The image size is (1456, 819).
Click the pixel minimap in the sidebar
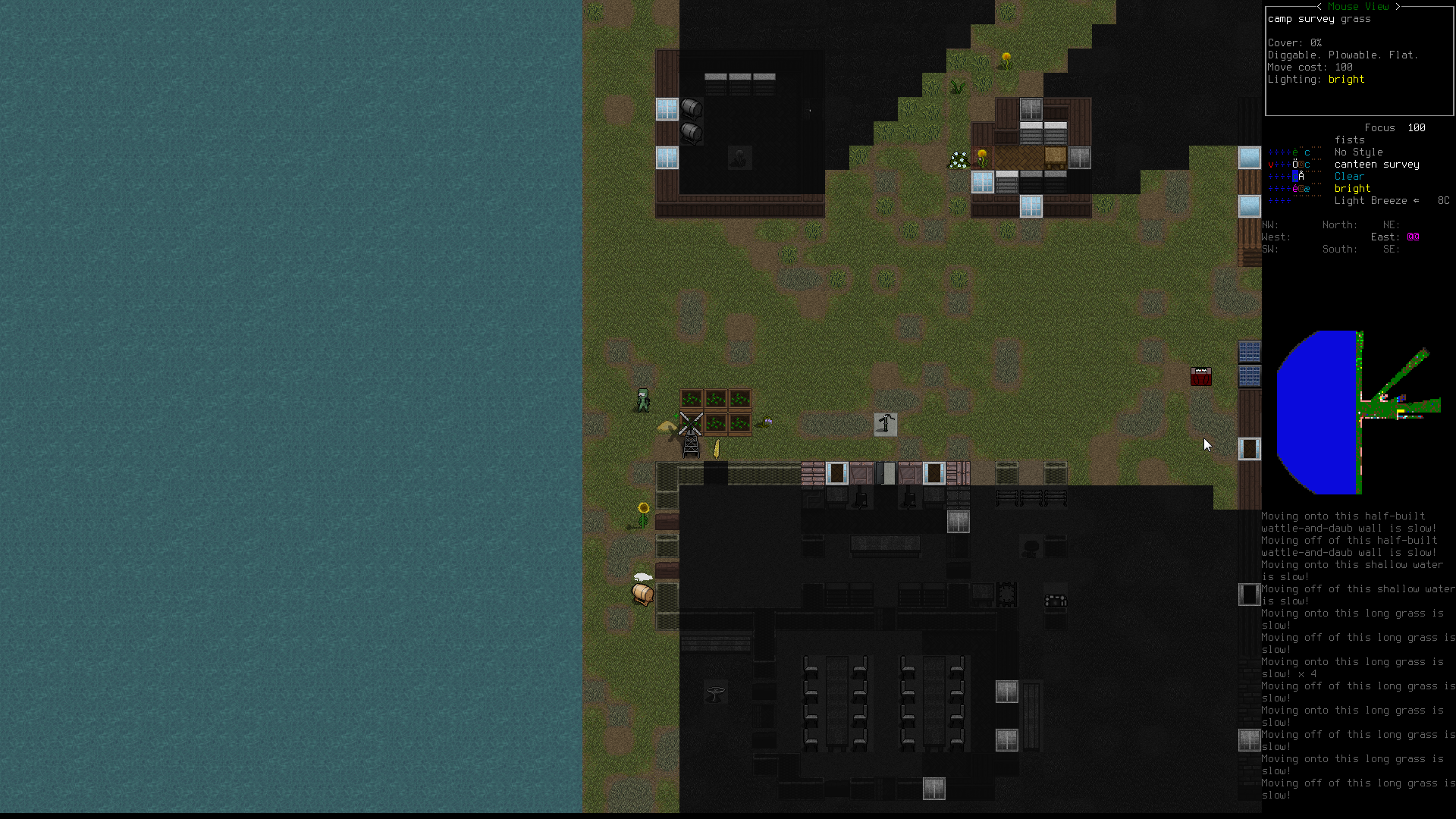coord(1357,412)
